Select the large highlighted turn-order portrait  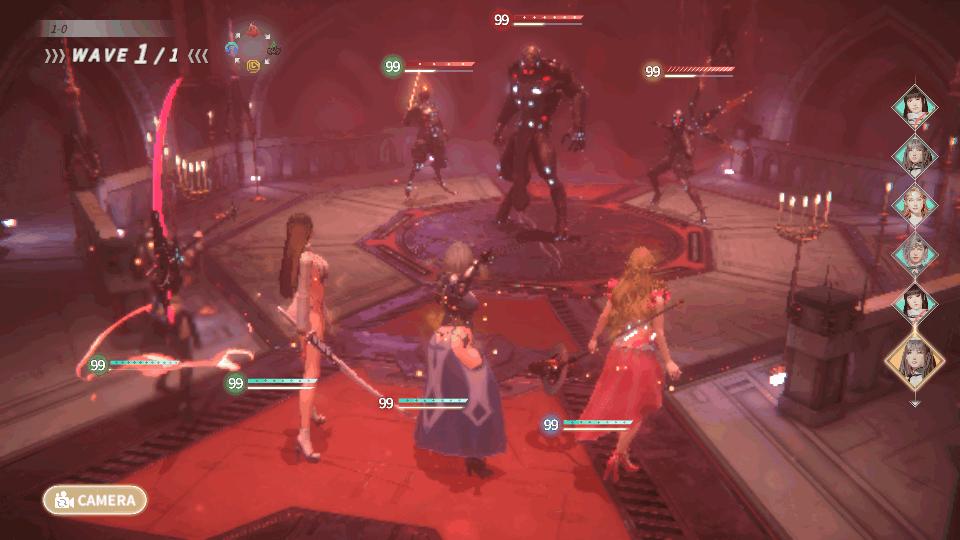(x=914, y=360)
